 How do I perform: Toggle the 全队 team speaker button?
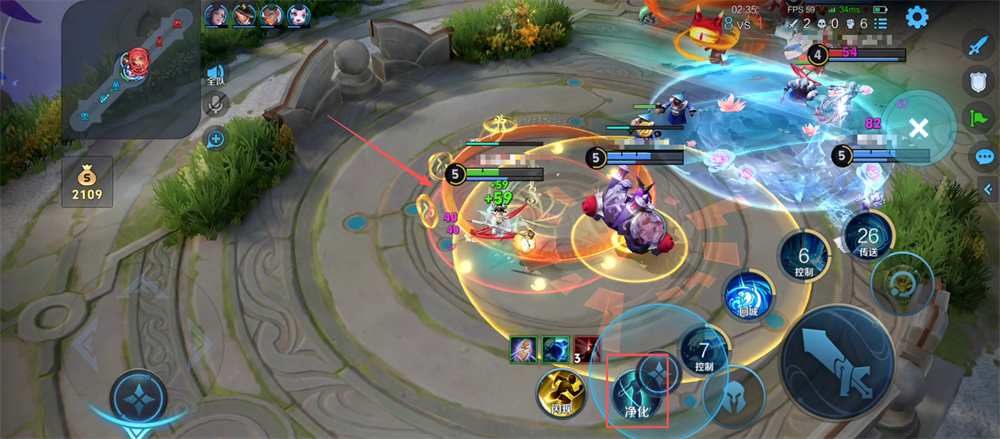coord(215,73)
